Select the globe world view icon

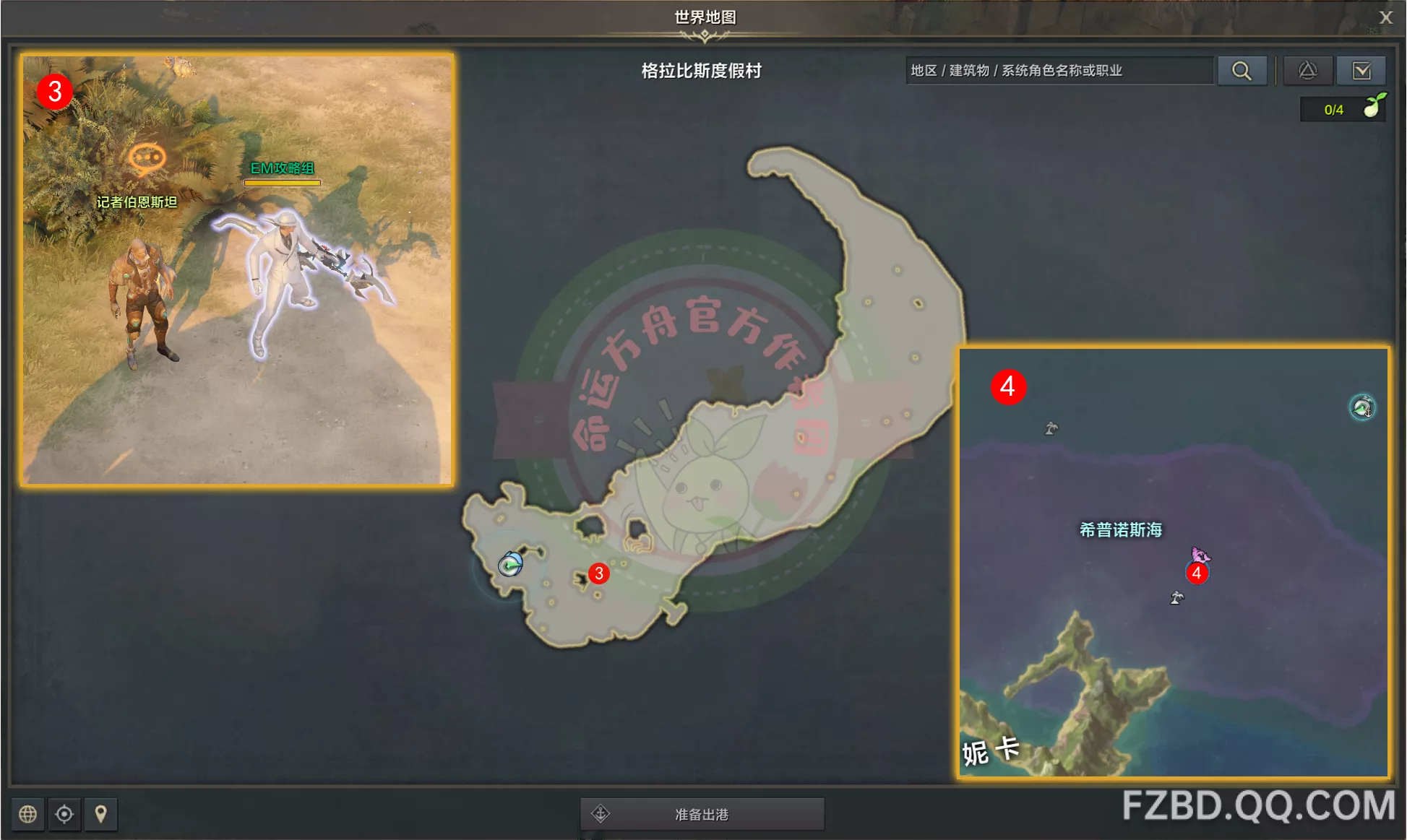point(27,814)
